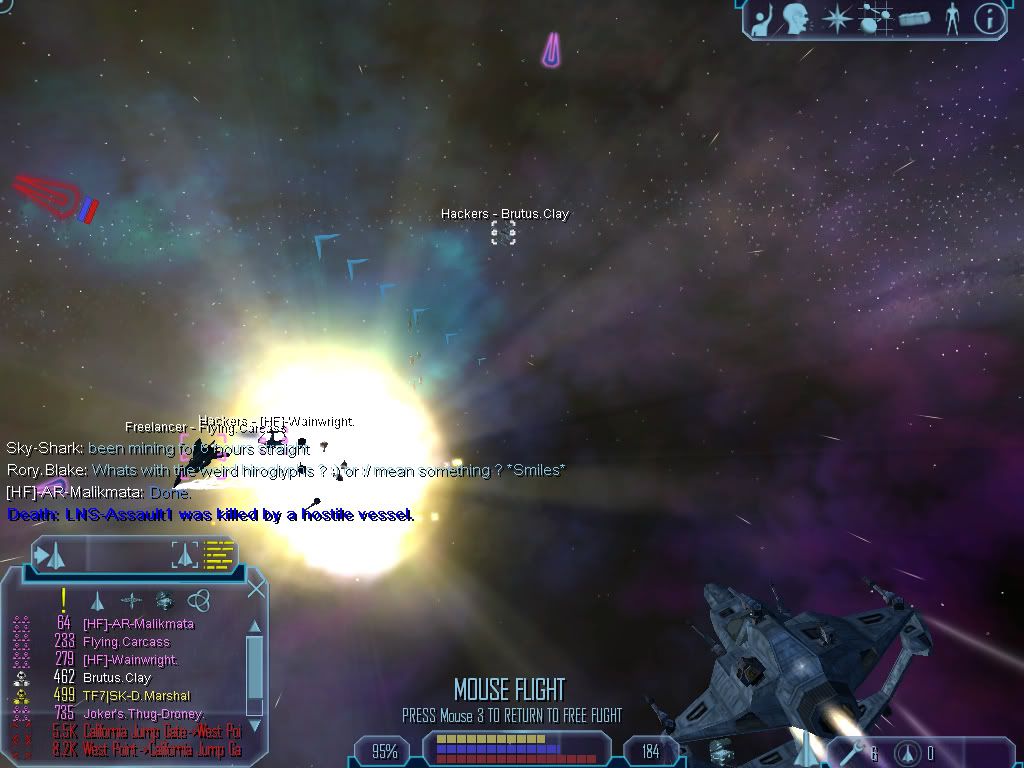
Task: Open the information icon
Action: [x=989, y=18]
